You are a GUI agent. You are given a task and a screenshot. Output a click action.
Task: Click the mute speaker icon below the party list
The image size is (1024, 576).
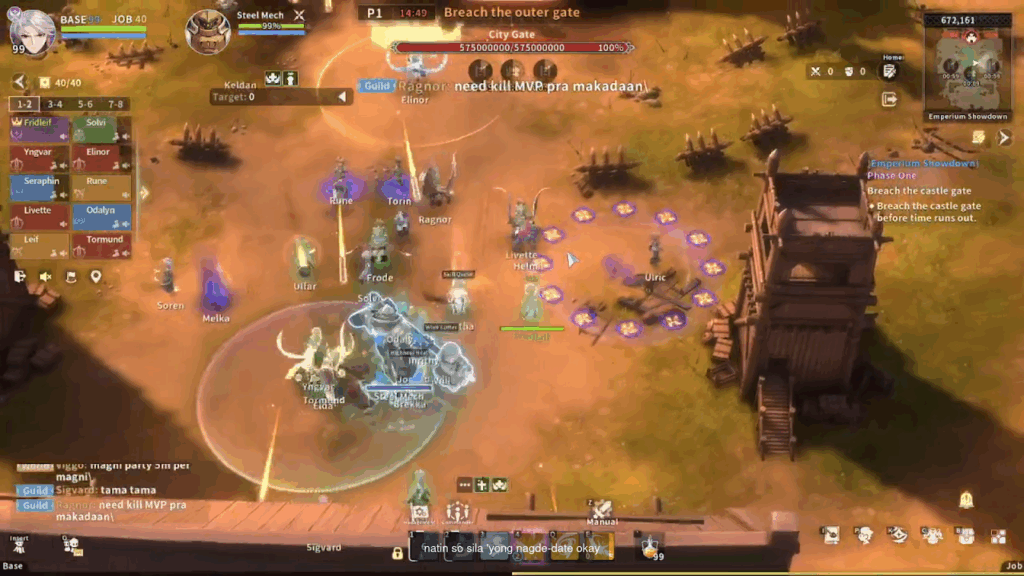45,277
